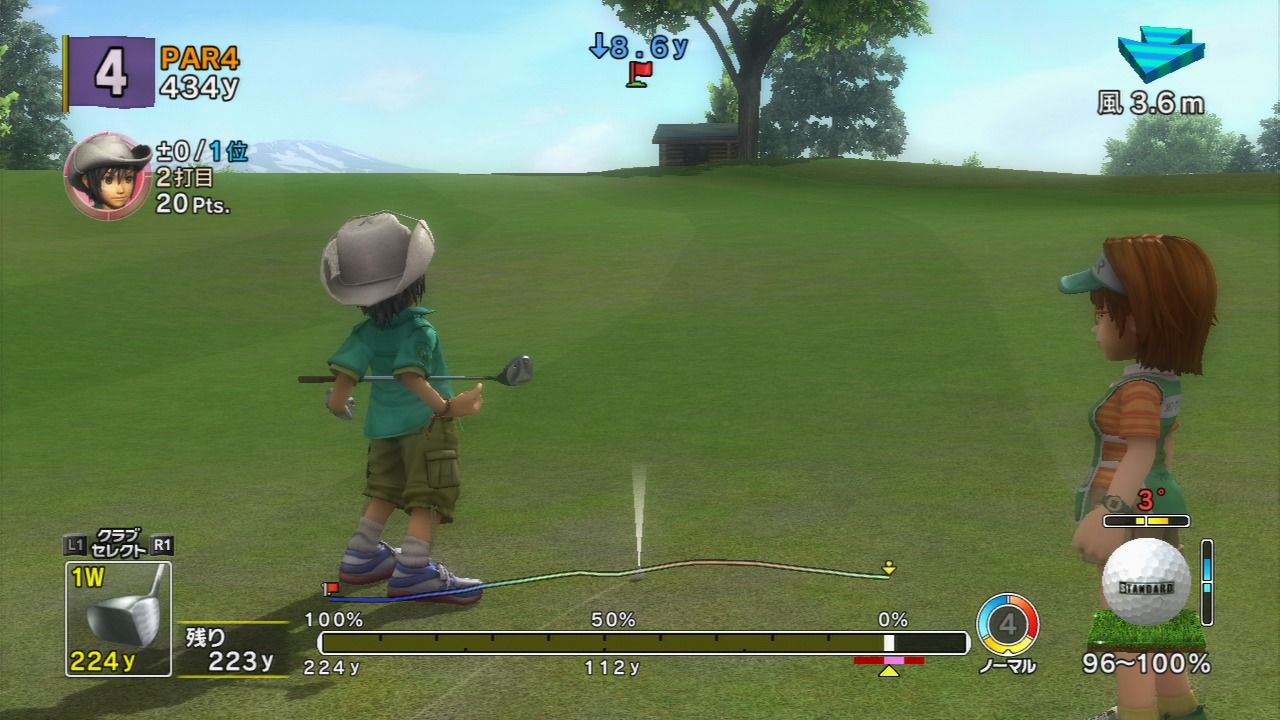Toggle the normal shot type dial
Image resolution: width=1280 pixels, height=720 pixels.
(1007, 625)
